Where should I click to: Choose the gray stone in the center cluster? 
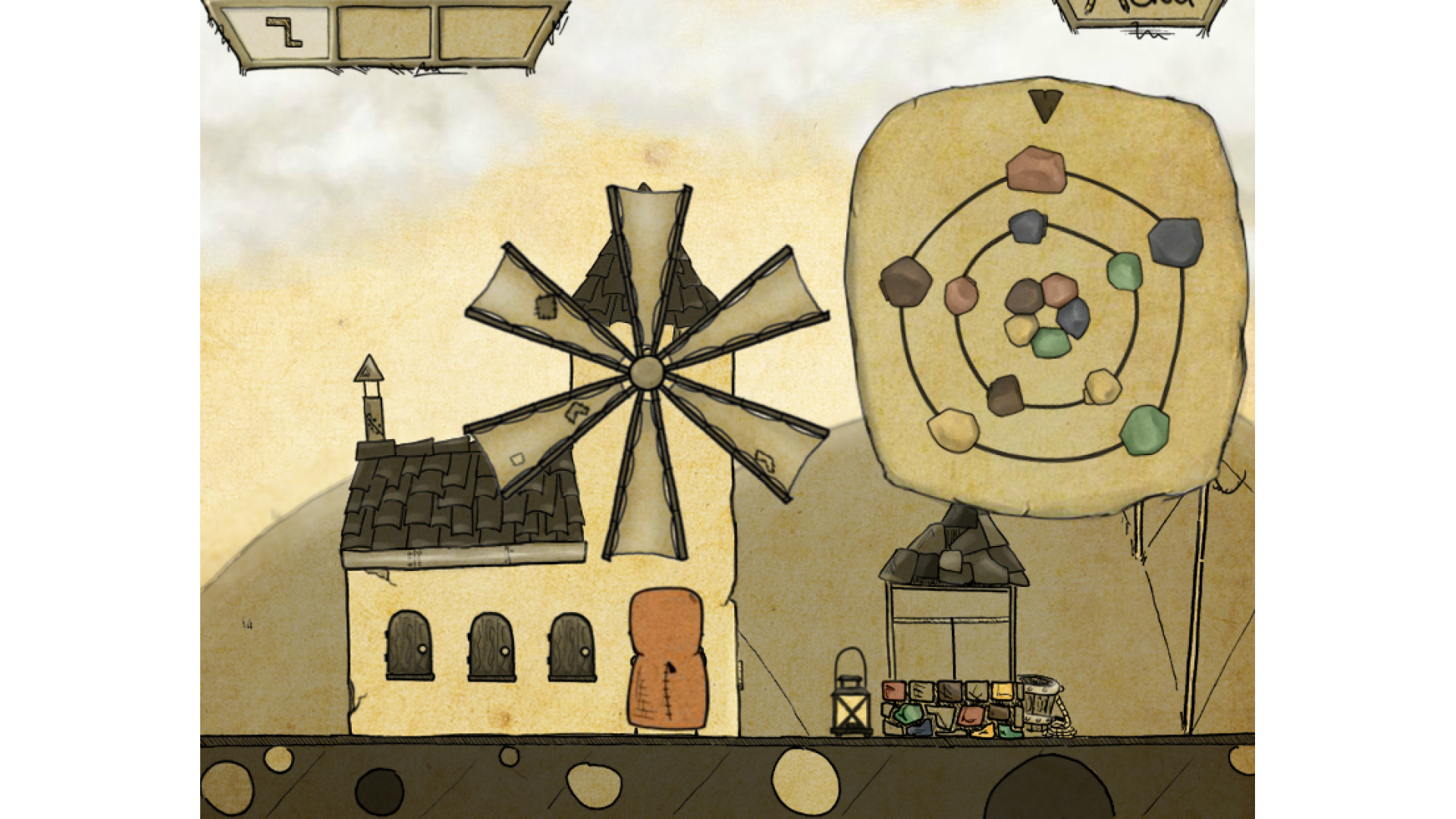(x=1074, y=317)
